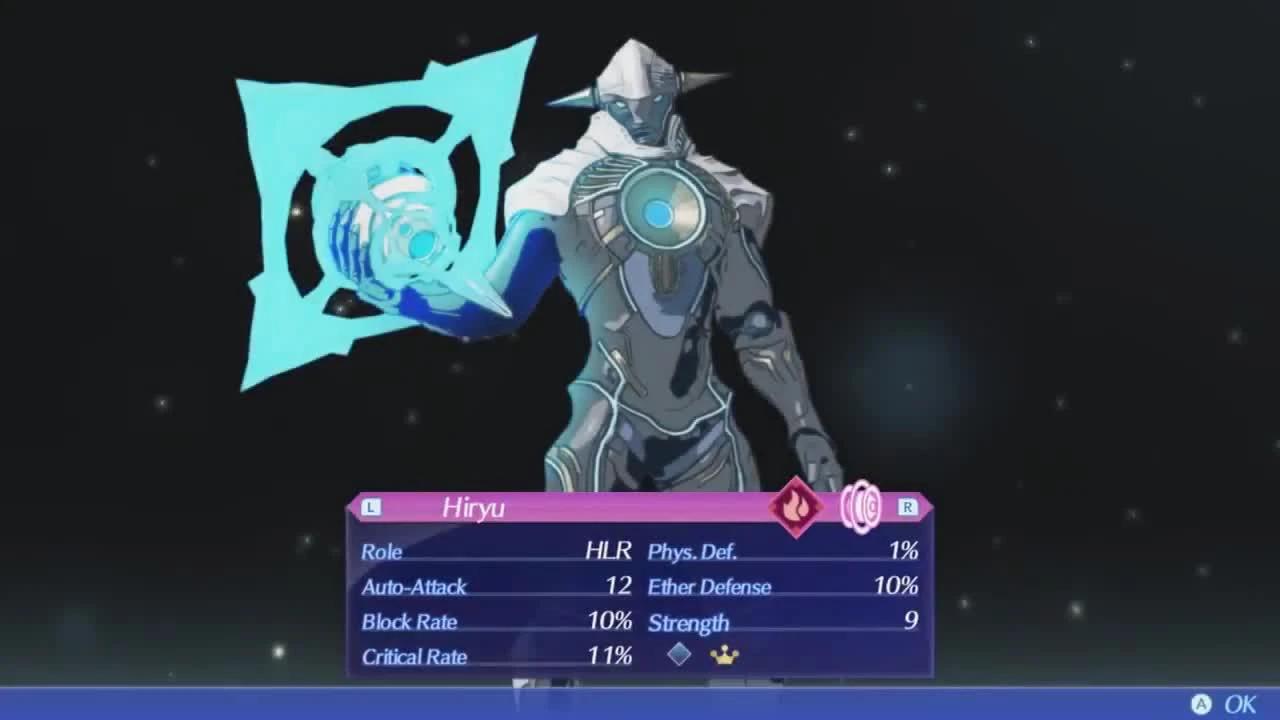Viewport: 1280px width, 720px height.
Task: Toggle to the next blade with R
Action: click(x=908, y=507)
